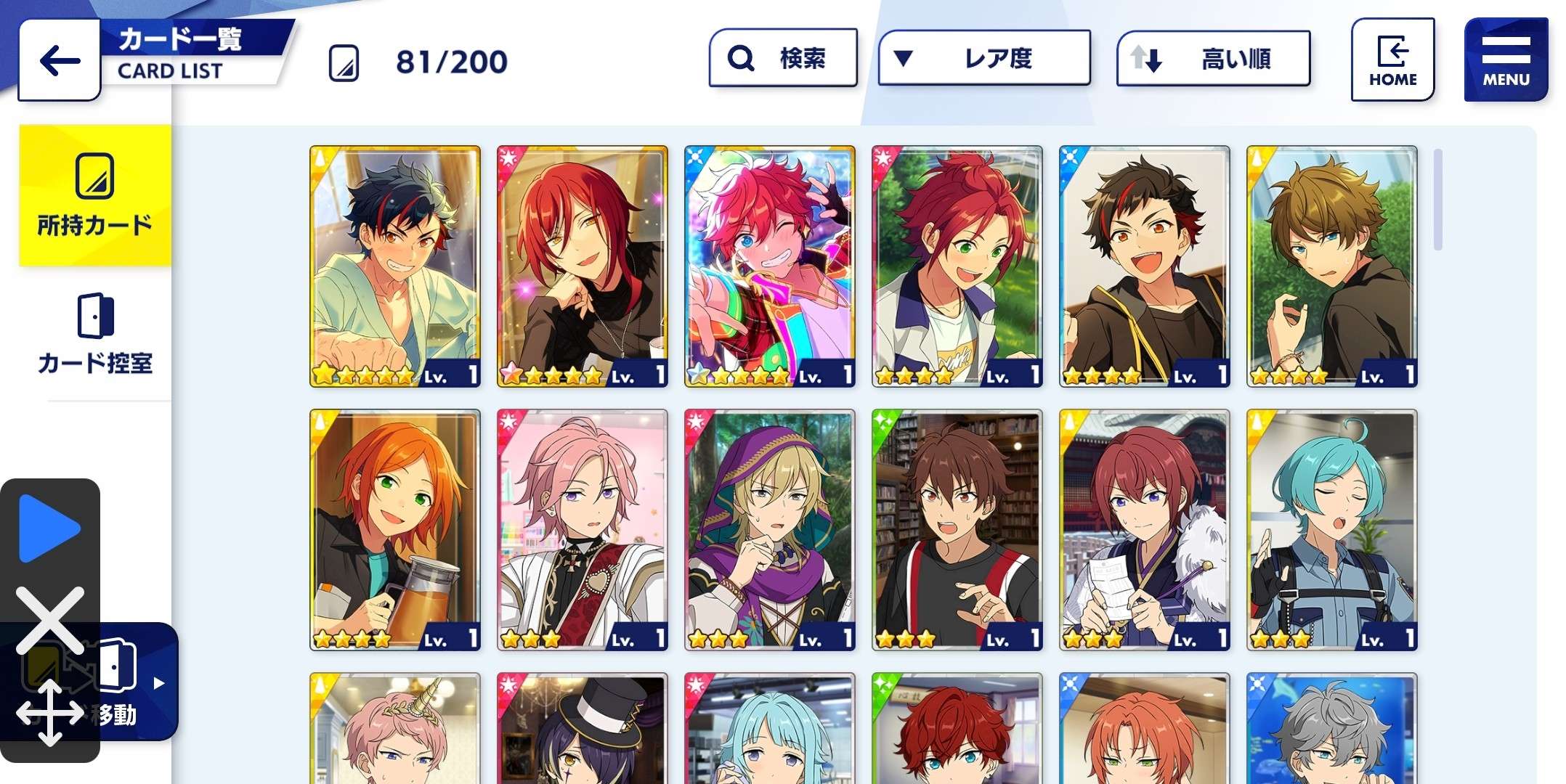Open the レア度 rarity filter dropdown
This screenshot has height=784, width=1566.
point(983,58)
